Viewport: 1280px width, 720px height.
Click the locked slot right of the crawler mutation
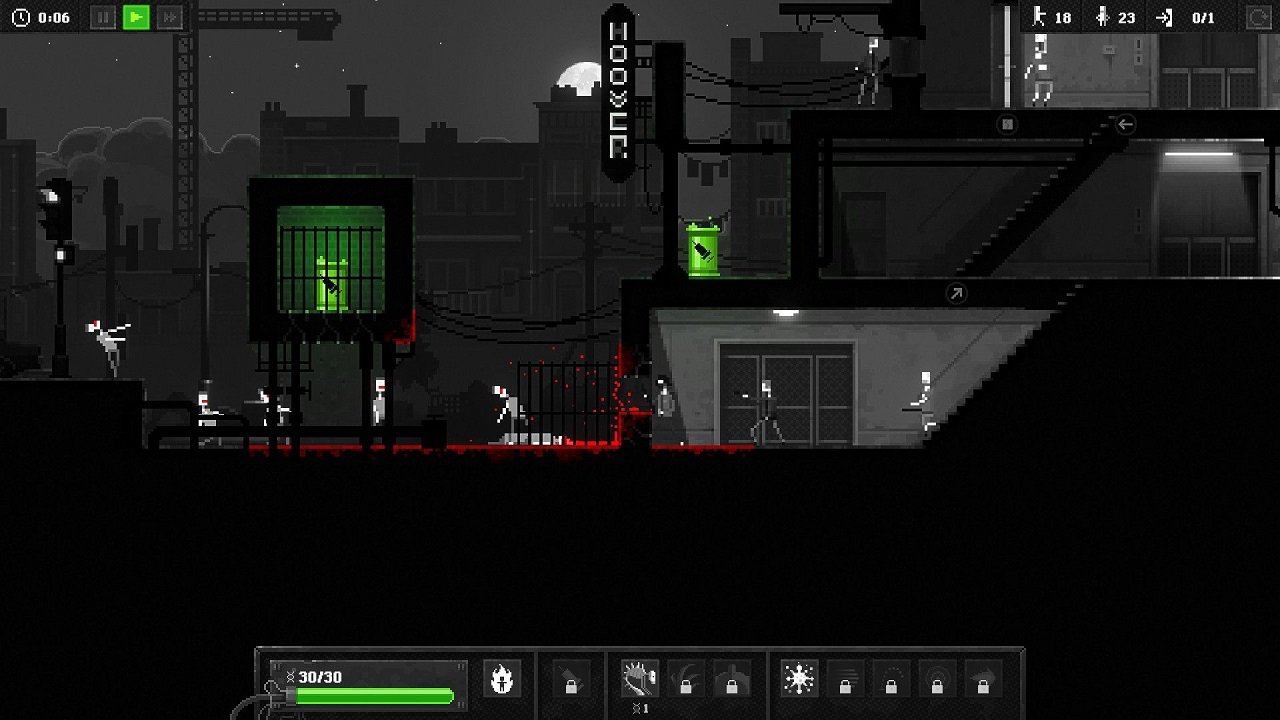coord(687,676)
